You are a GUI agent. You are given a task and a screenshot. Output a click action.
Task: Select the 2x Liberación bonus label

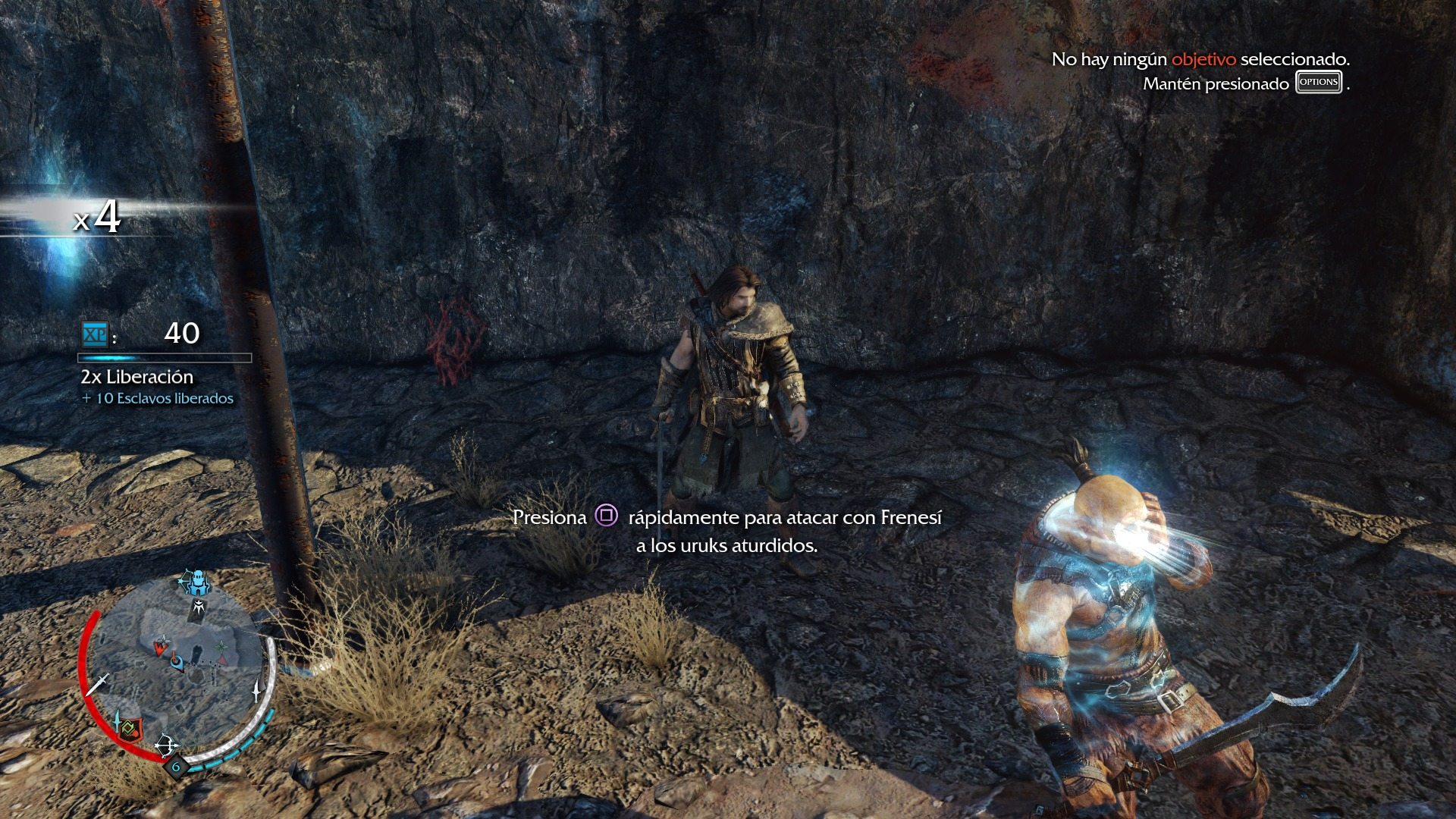(136, 375)
